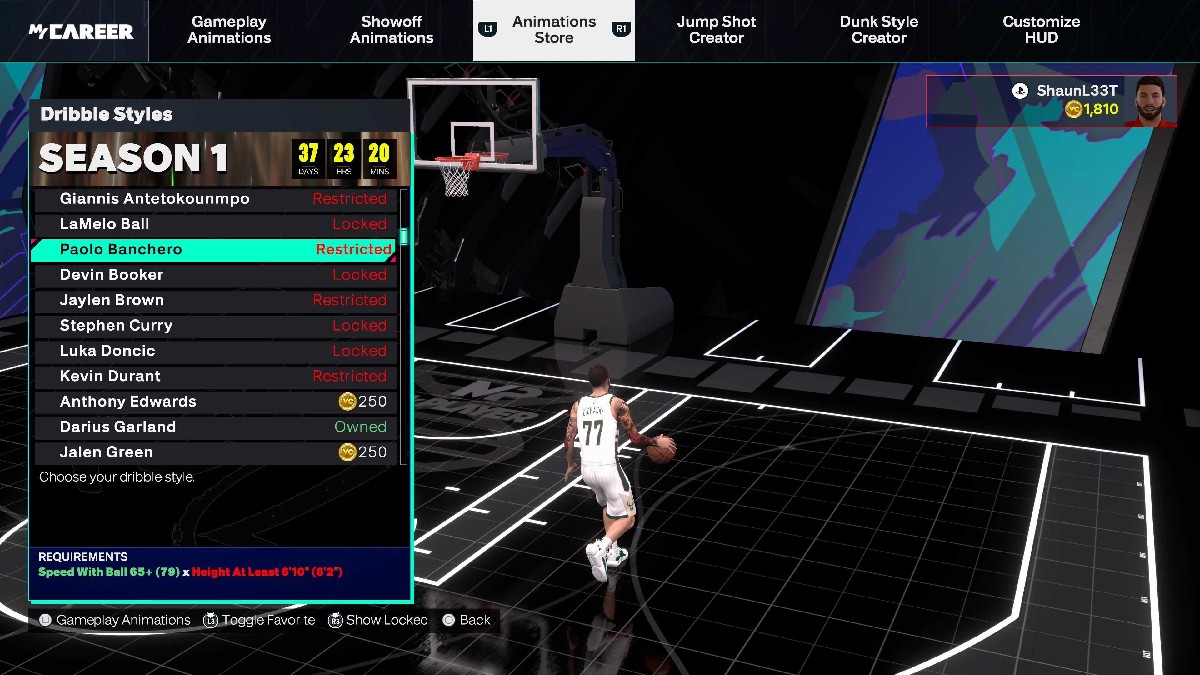
Task: Click the dribble styles list scrollbar
Action: 404,237
